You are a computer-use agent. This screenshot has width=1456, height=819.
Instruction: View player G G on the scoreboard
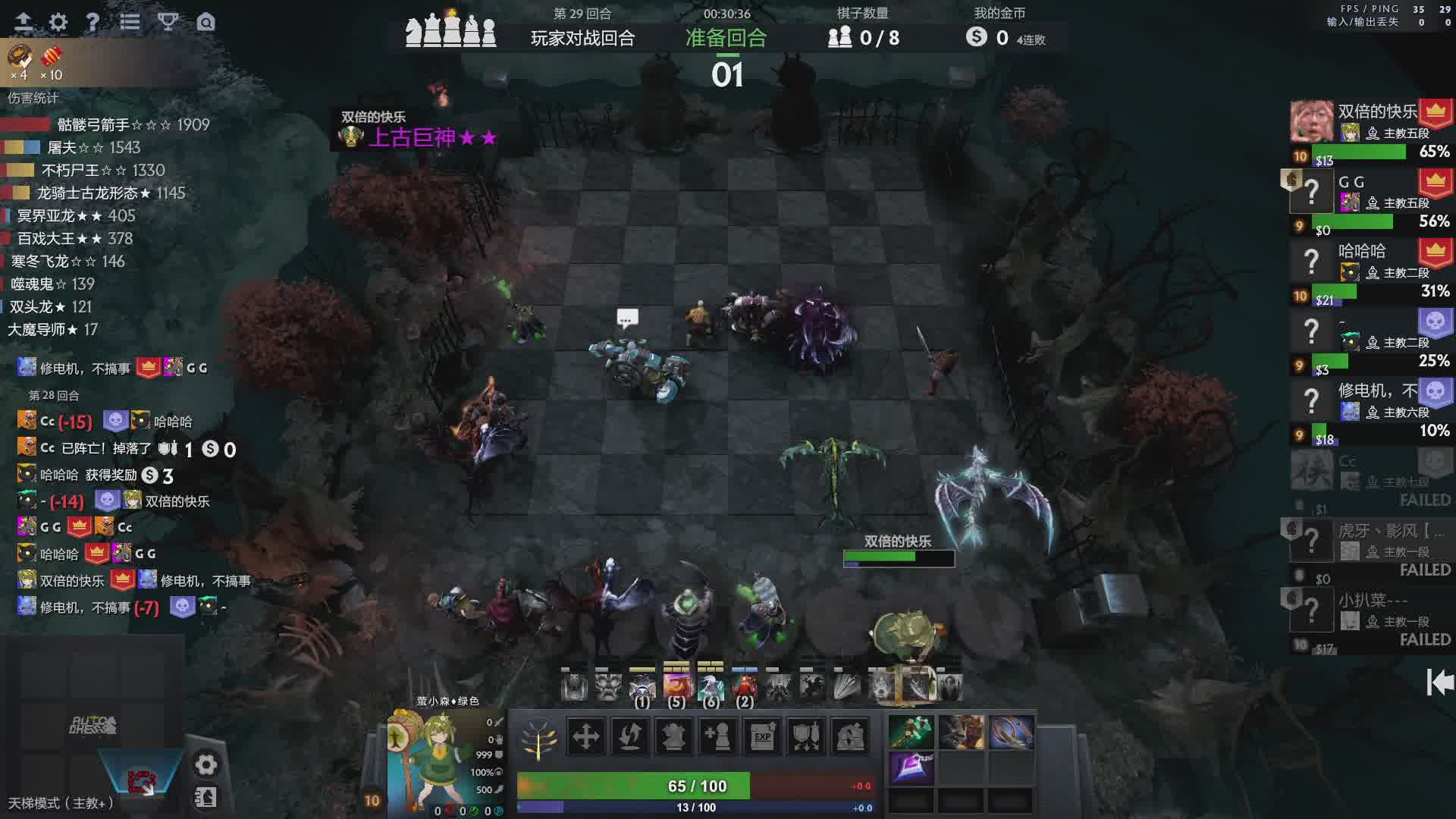1351,182
